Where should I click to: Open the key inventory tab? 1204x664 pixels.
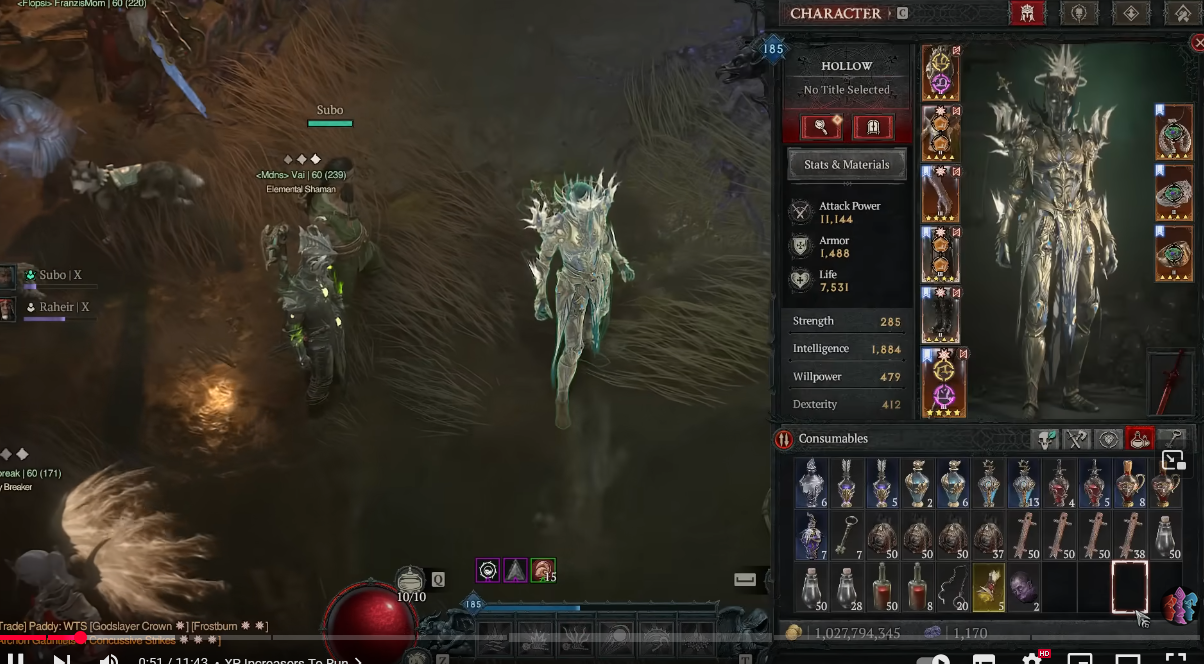pyautogui.click(x=1174, y=439)
